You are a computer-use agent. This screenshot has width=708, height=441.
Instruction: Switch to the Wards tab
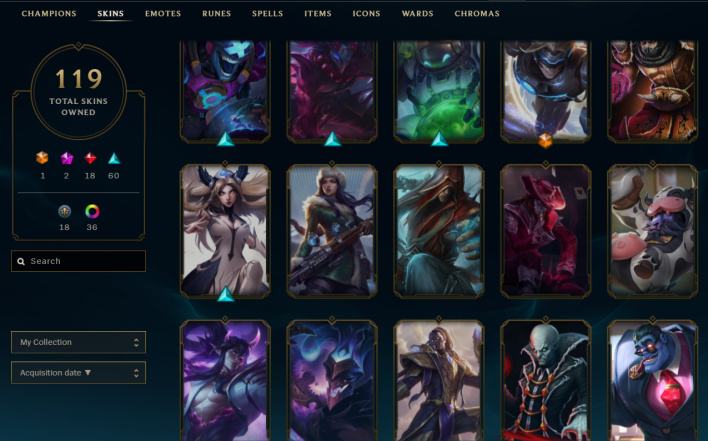click(x=417, y=14)
